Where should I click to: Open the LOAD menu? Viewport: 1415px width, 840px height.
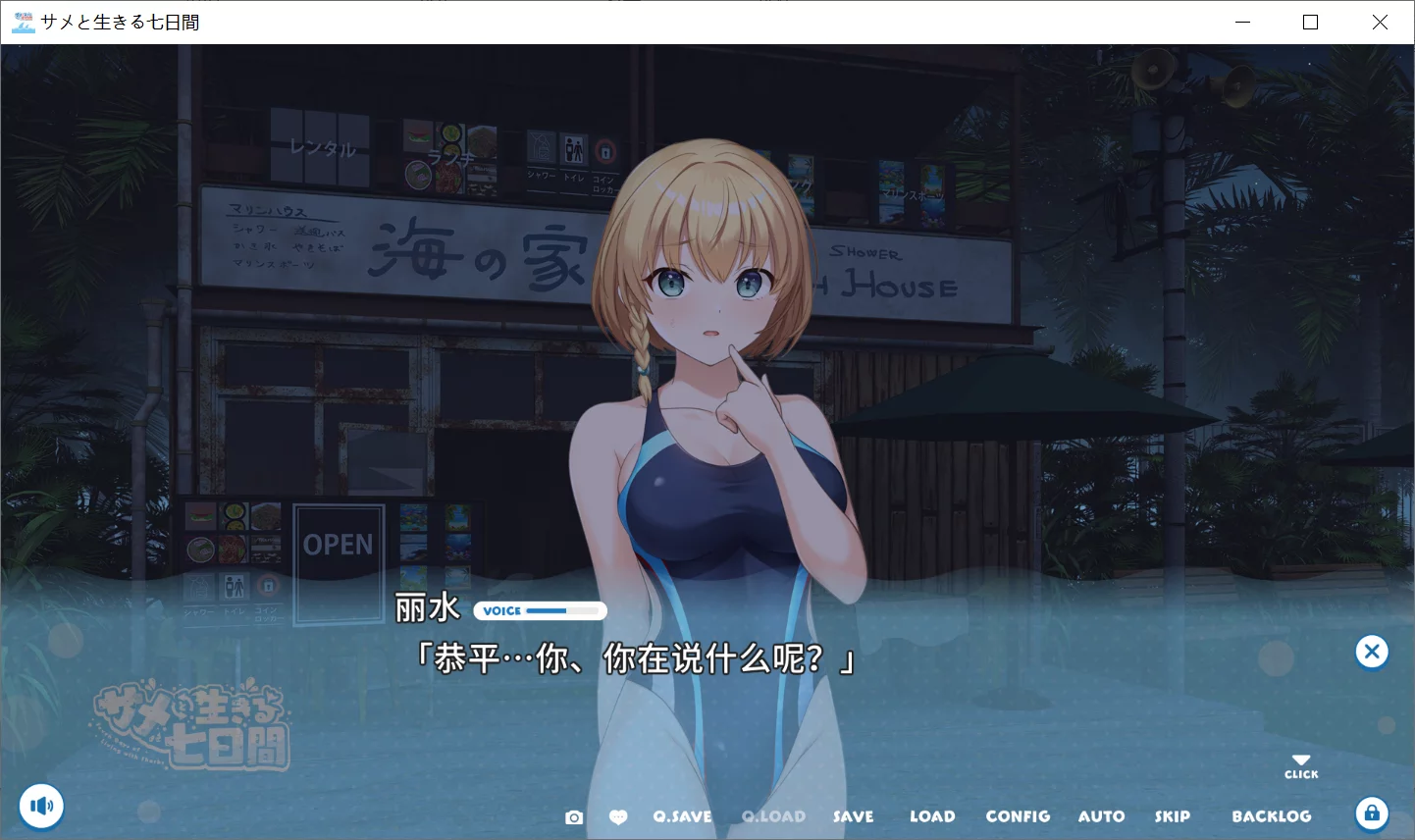tap(932, 815)
